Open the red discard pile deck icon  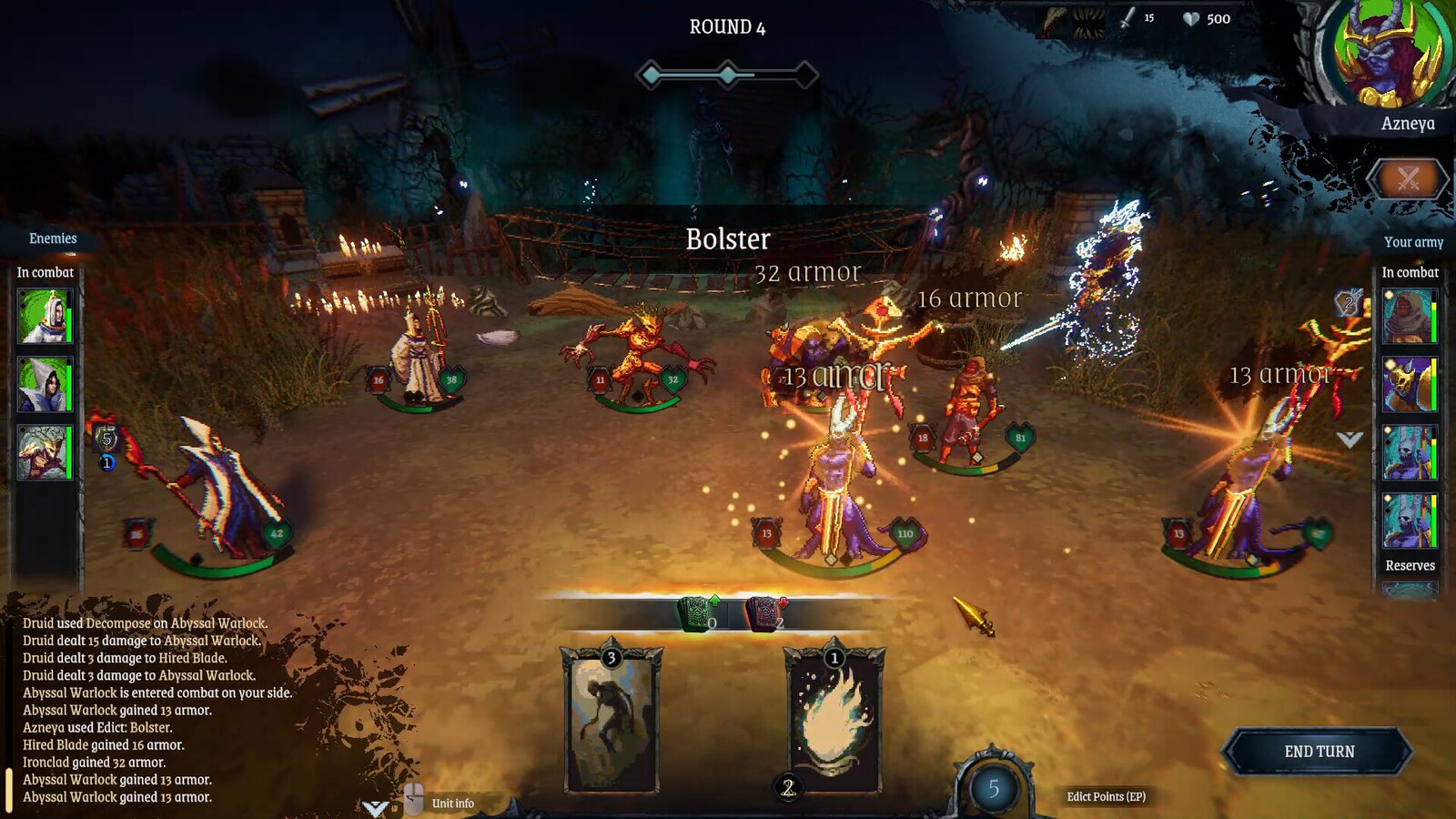click(763, 615)
